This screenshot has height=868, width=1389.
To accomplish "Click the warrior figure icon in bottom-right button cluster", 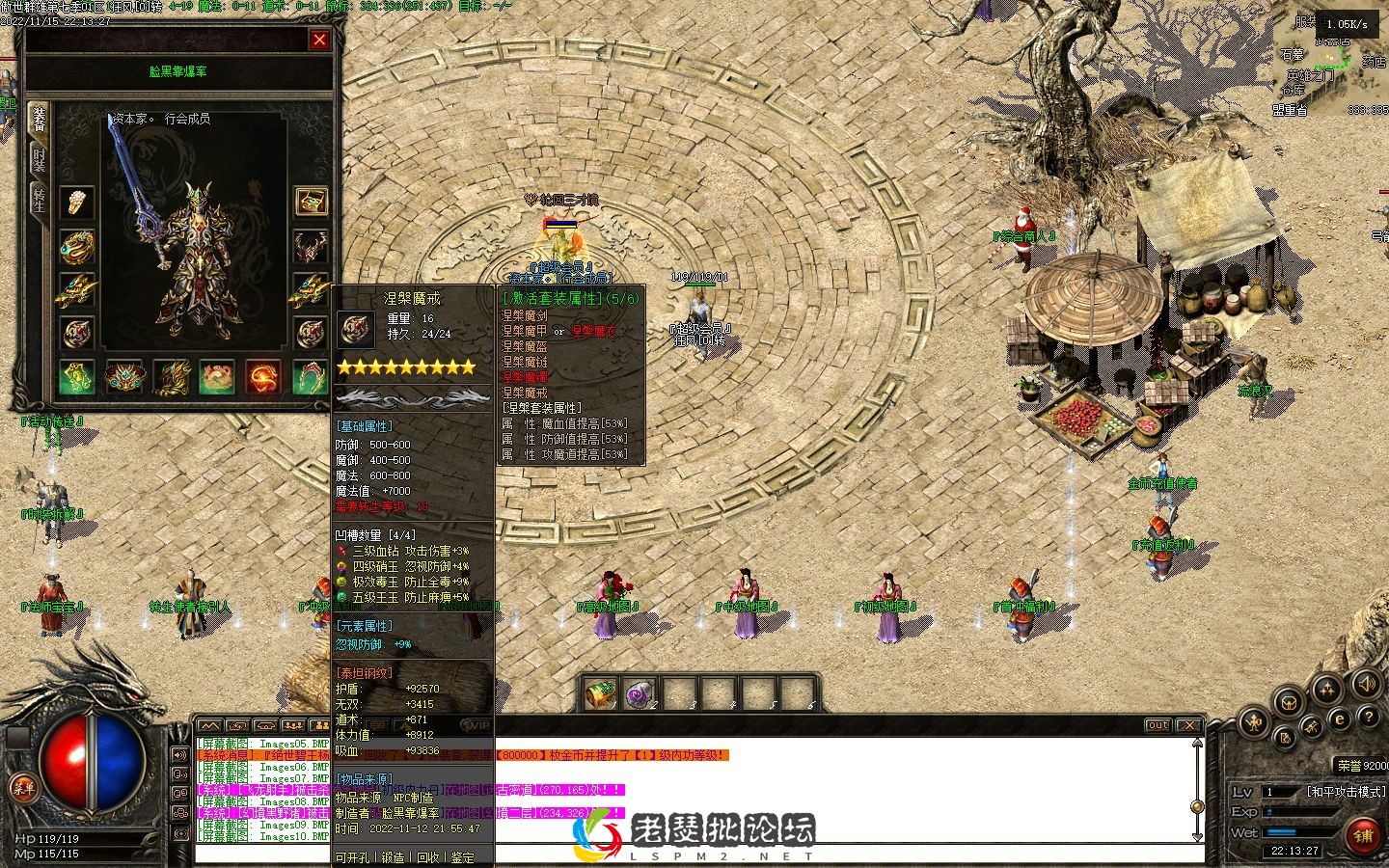I will coord(1253,721).
